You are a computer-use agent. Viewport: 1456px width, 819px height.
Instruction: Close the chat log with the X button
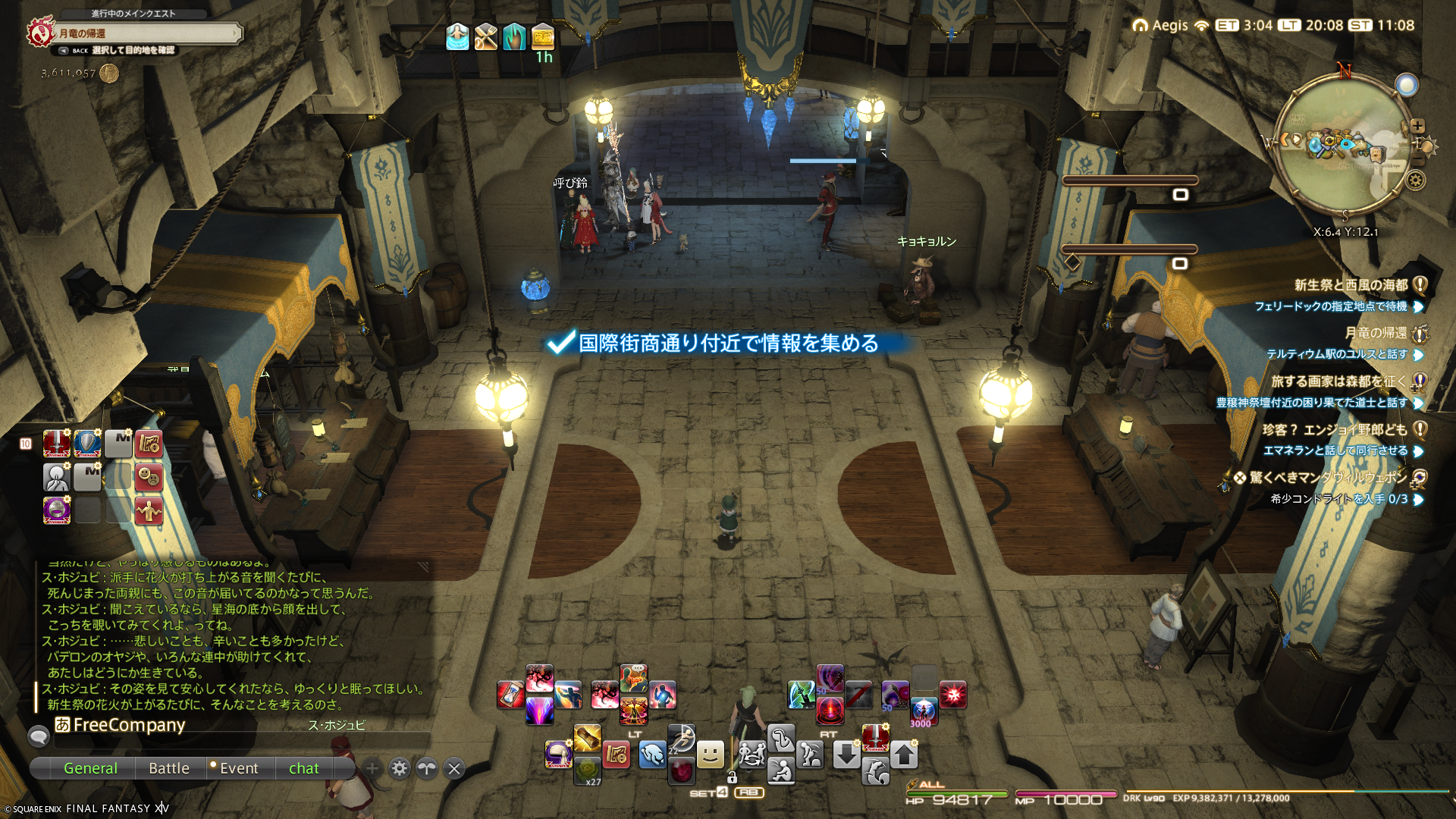tap(454, 768)
